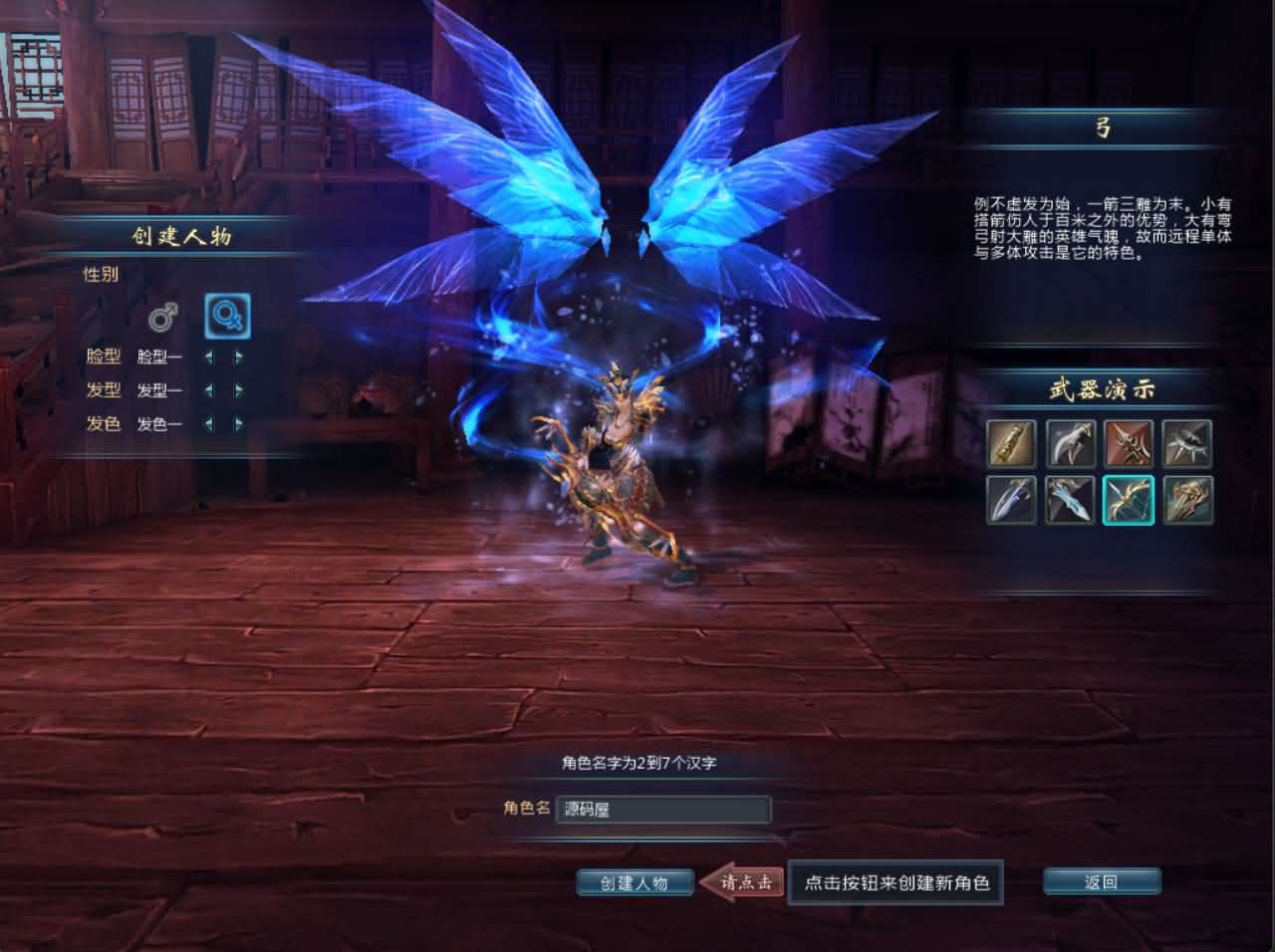Screen dimensions: 1275x952
Task: Select the spiked ring weapon icon
Action: 1189,445
